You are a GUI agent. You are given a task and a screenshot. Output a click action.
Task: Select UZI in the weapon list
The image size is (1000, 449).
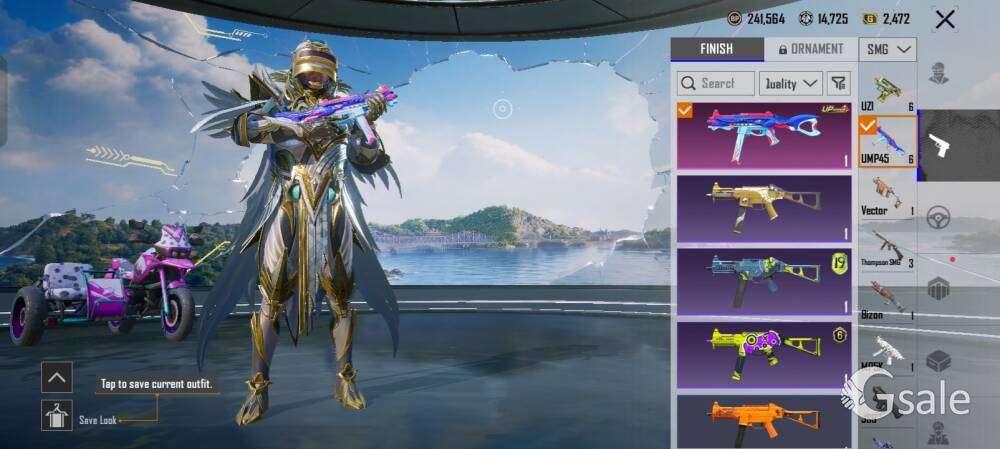(x=887, y=92)
